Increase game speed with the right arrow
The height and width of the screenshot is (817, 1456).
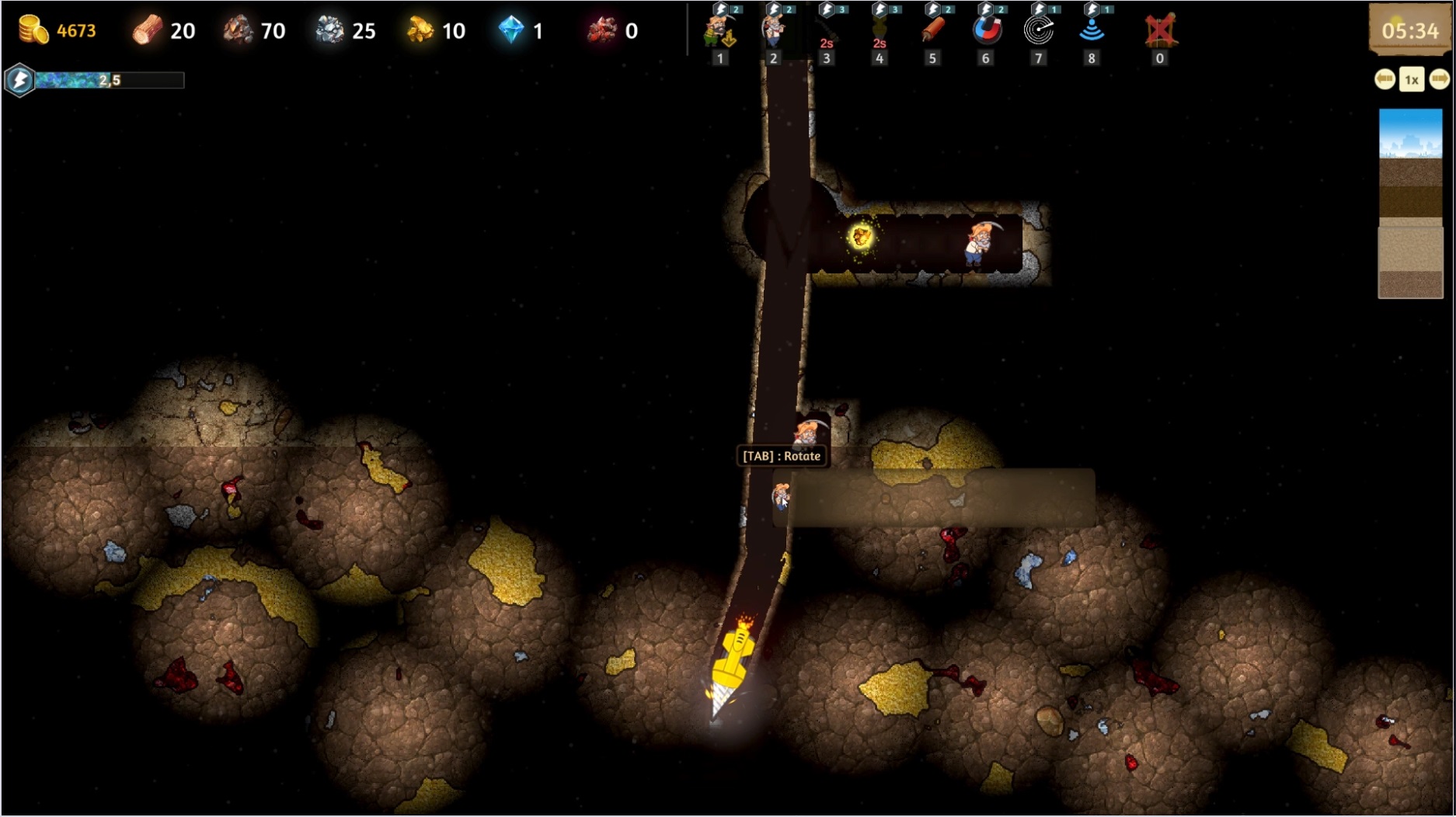coord(1439,79)
